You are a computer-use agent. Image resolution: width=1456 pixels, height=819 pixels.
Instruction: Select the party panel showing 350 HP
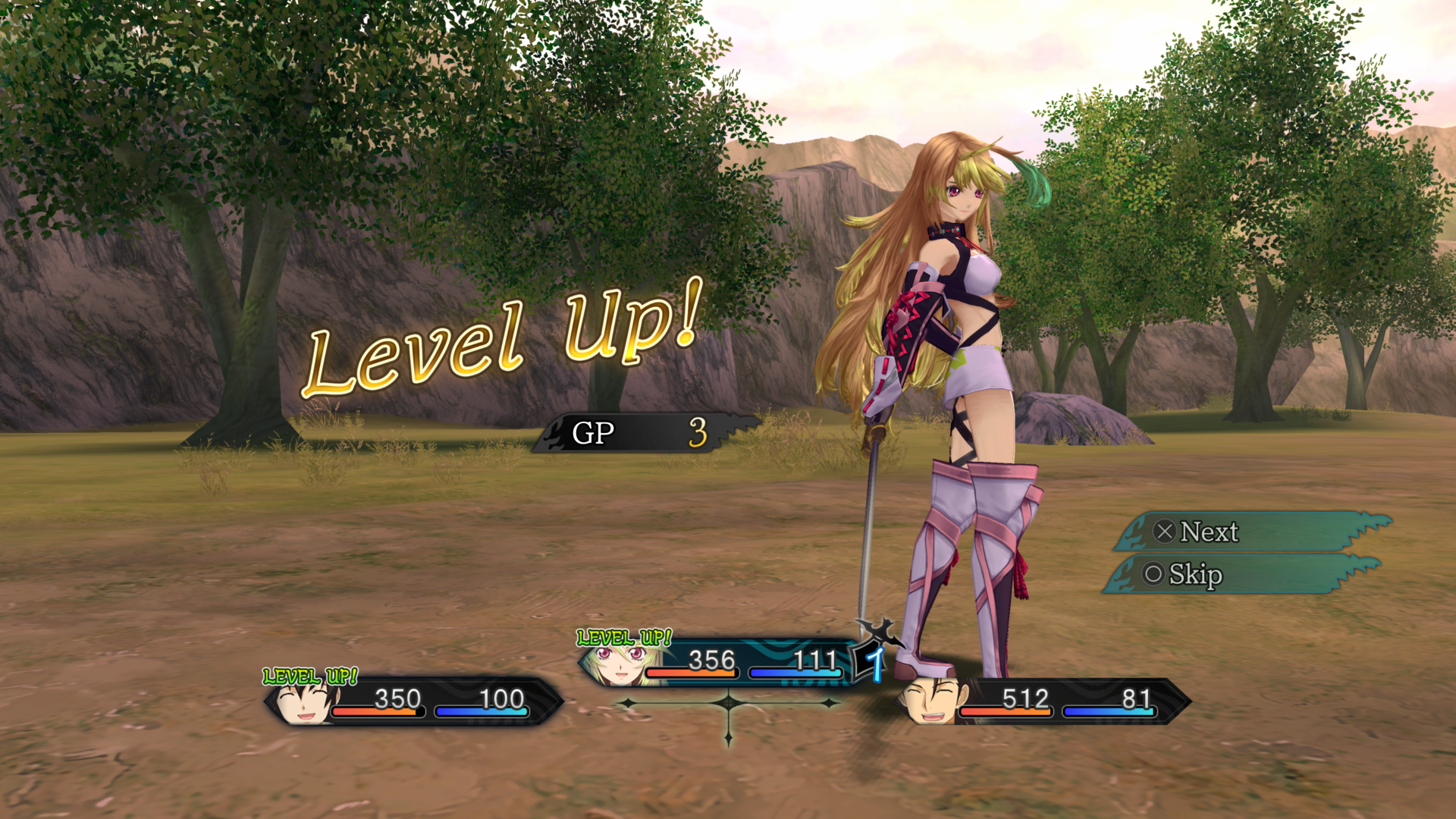pos(413,701)
